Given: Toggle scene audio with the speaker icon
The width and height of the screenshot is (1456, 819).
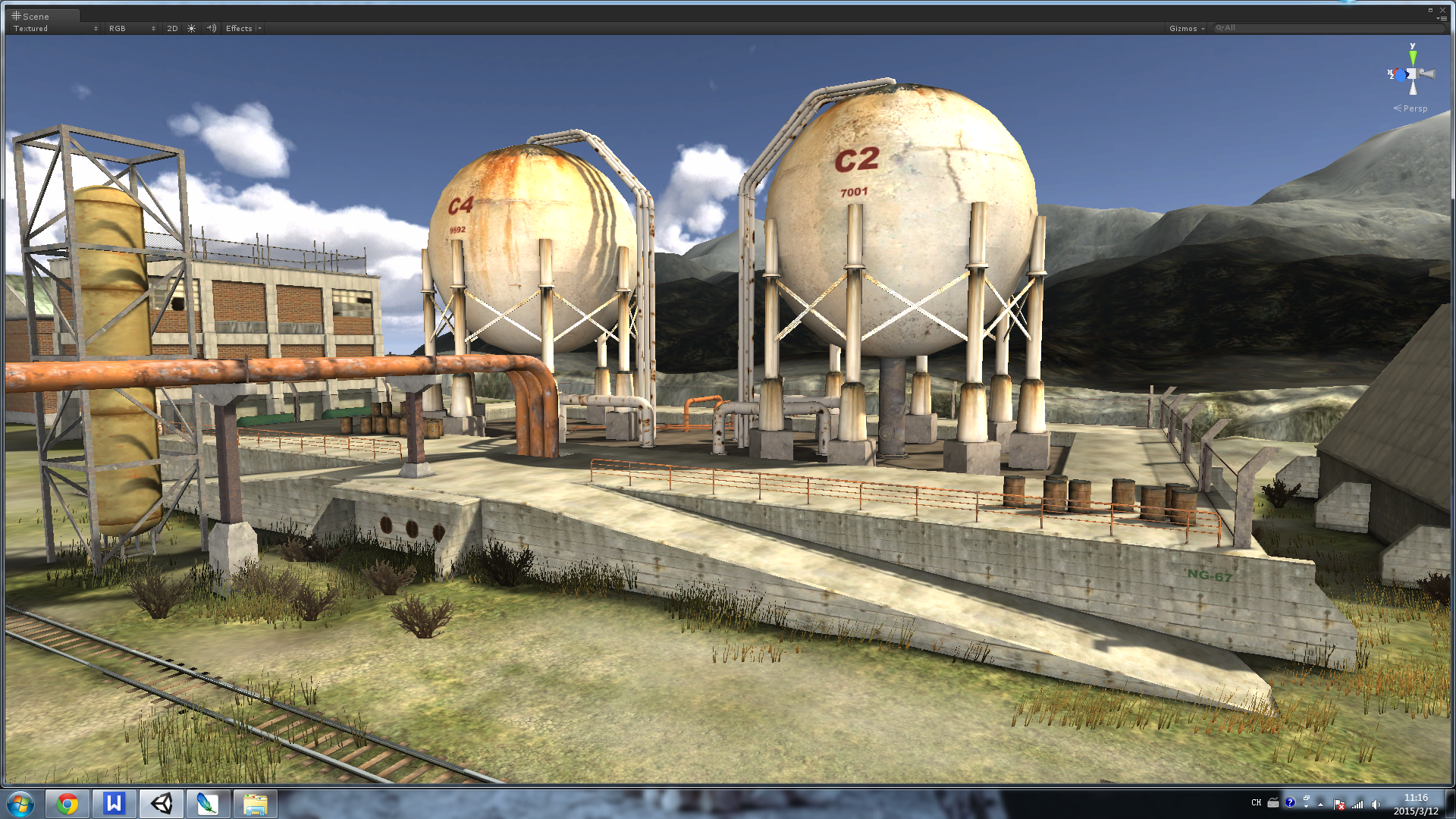Looking at the screenshot, I should coord(212,29).
